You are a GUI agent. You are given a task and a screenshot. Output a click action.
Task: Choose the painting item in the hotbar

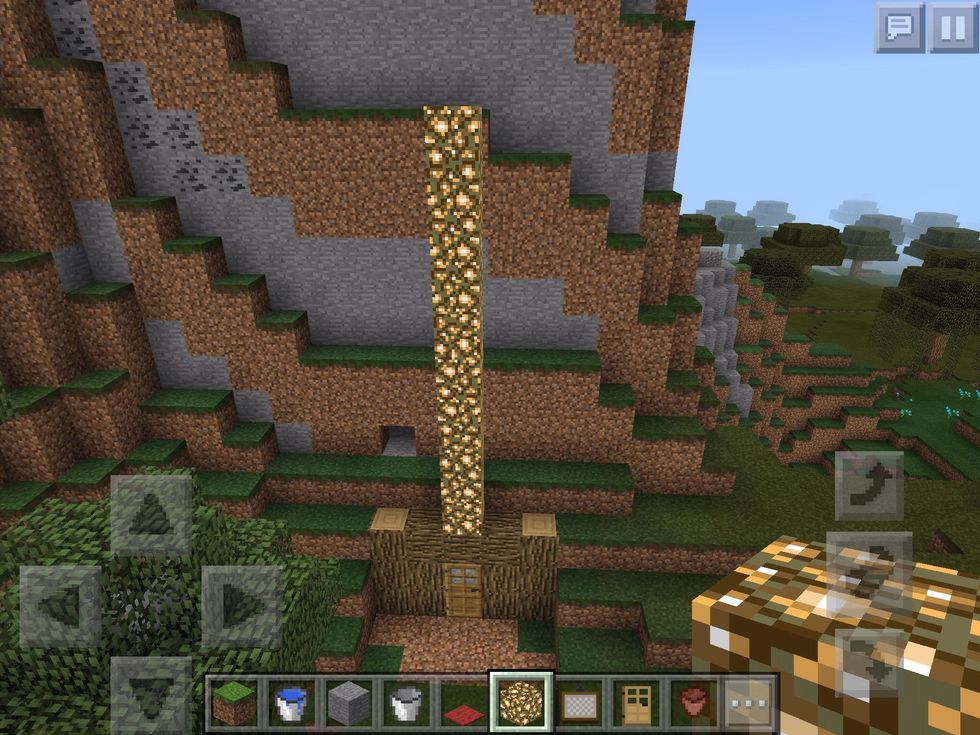point(578,703)
